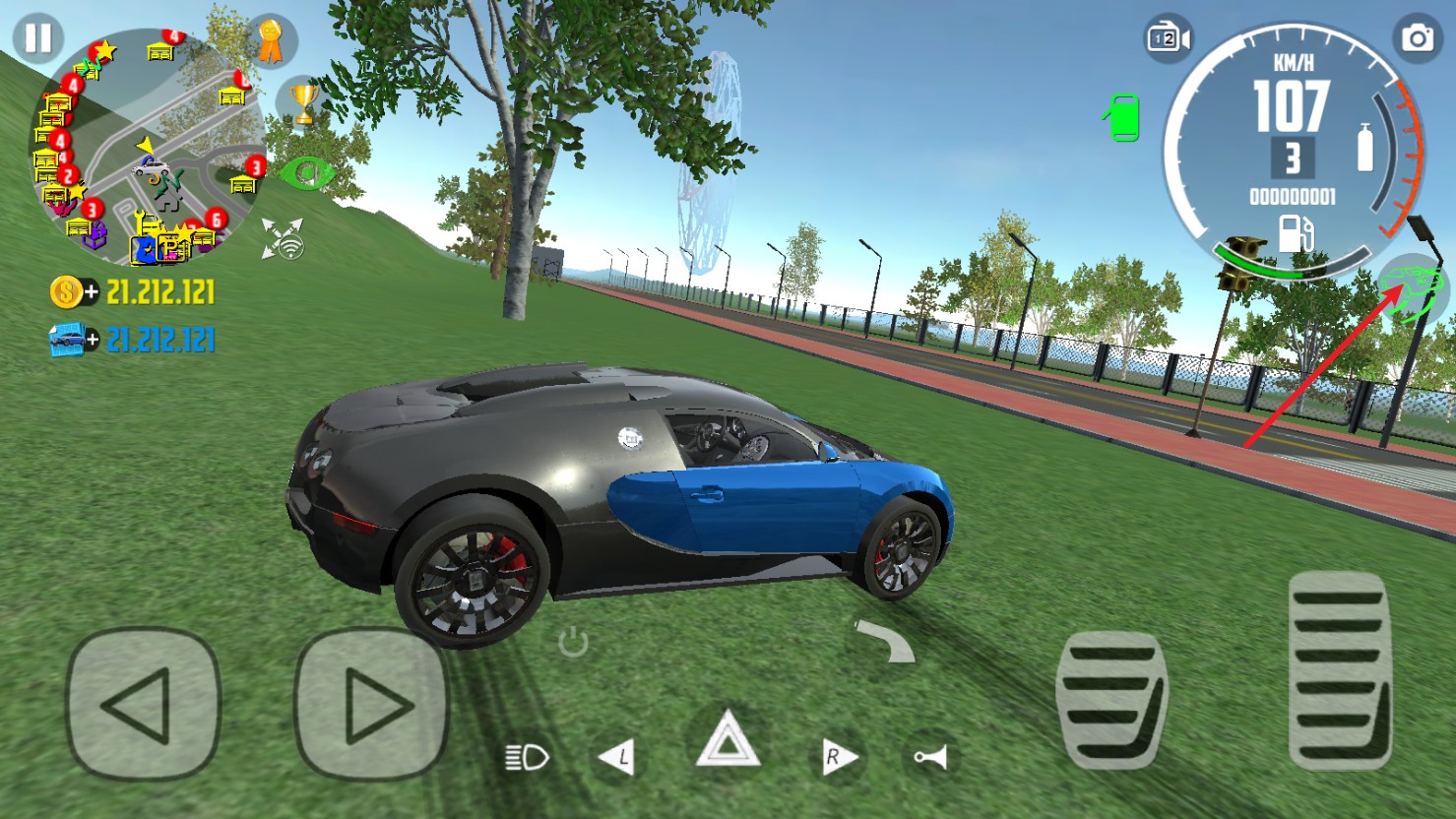Honk the horn

tap(929, 757)
